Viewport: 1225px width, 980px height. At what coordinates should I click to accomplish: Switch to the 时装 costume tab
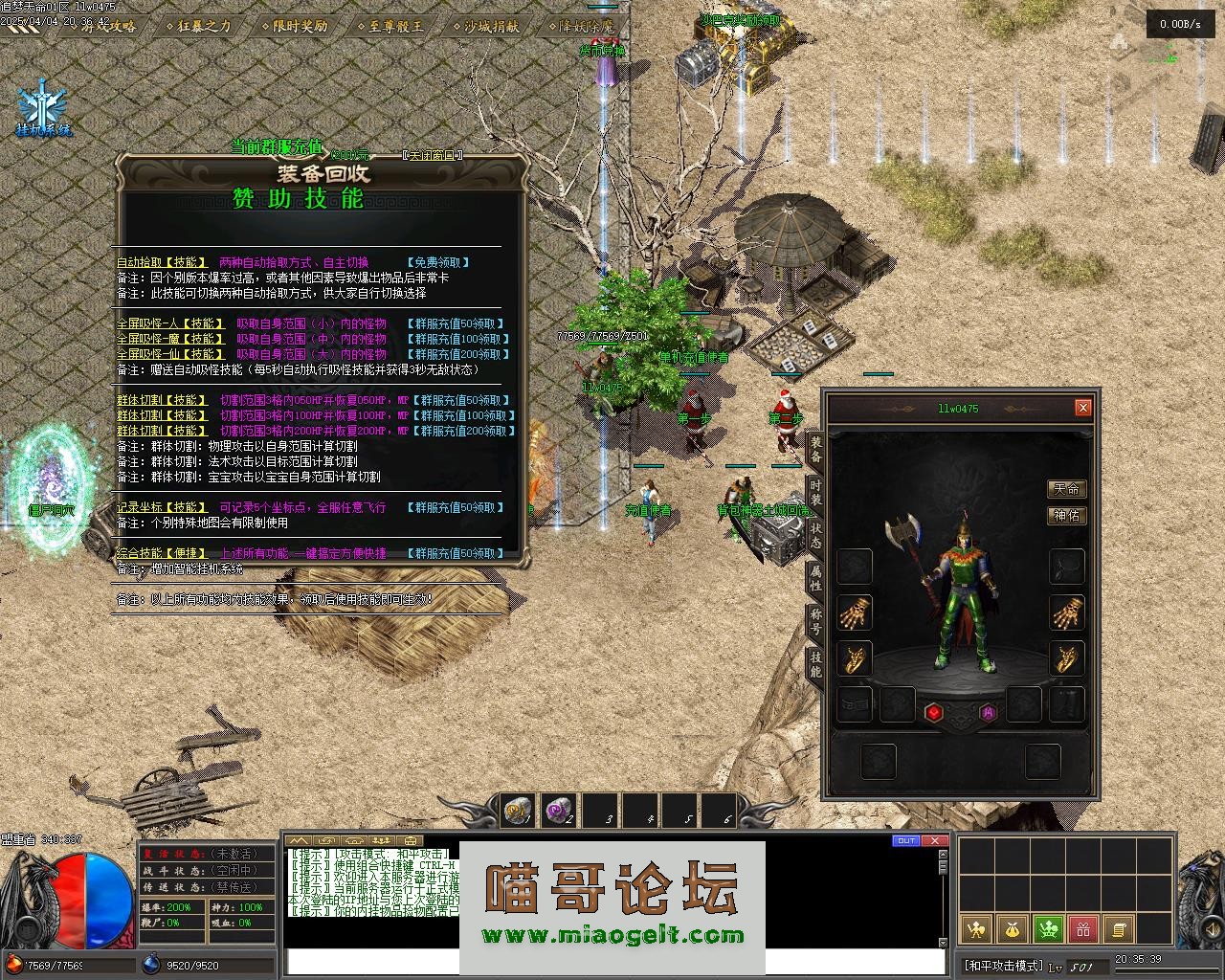click(815, 494)
